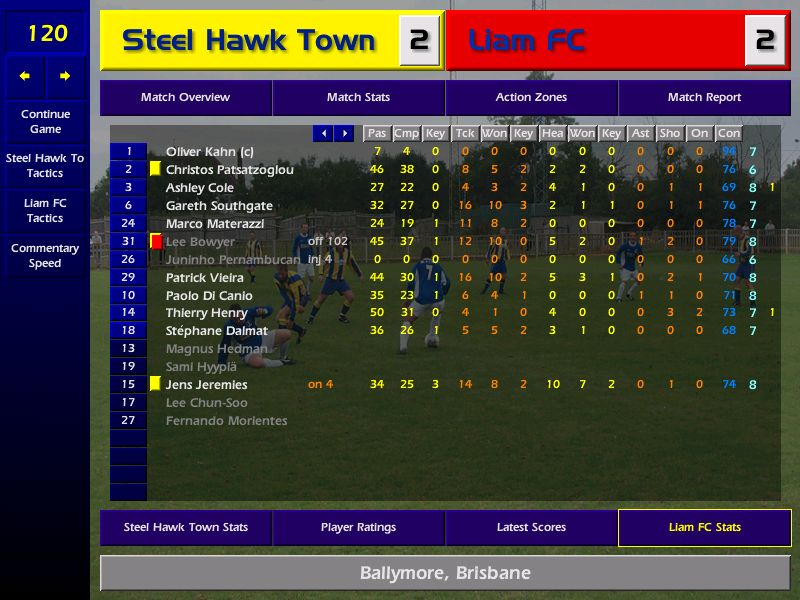This screenshot has height=600, width=800.
Task: Switch to the Match Overview tab
Action: coord(185,98)
